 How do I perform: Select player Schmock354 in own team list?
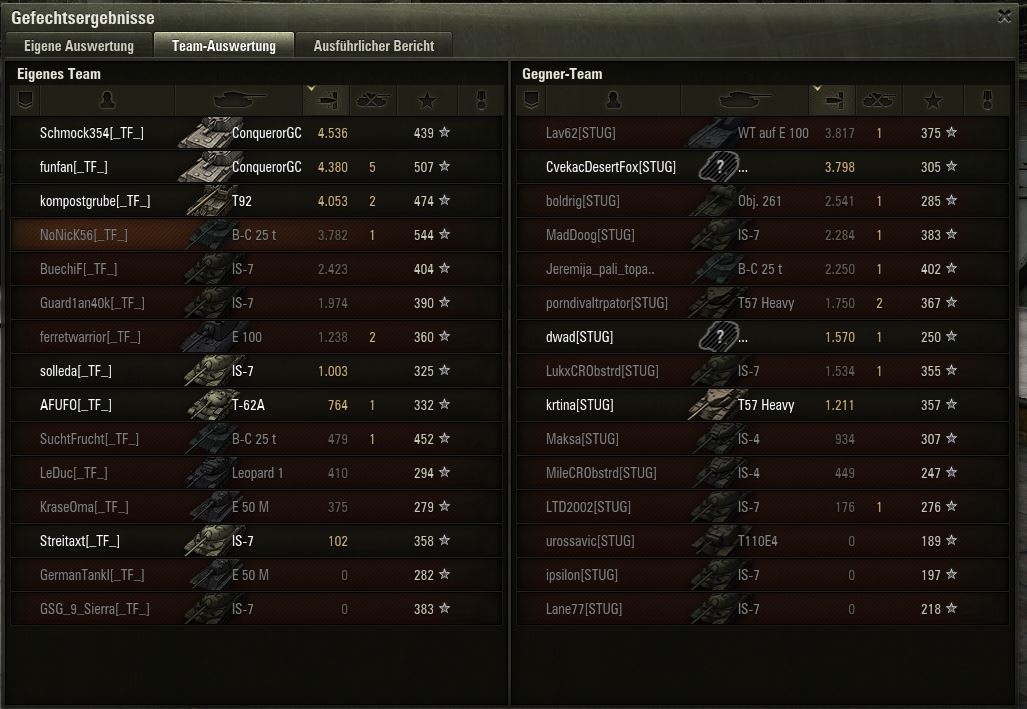coord(92,133)
